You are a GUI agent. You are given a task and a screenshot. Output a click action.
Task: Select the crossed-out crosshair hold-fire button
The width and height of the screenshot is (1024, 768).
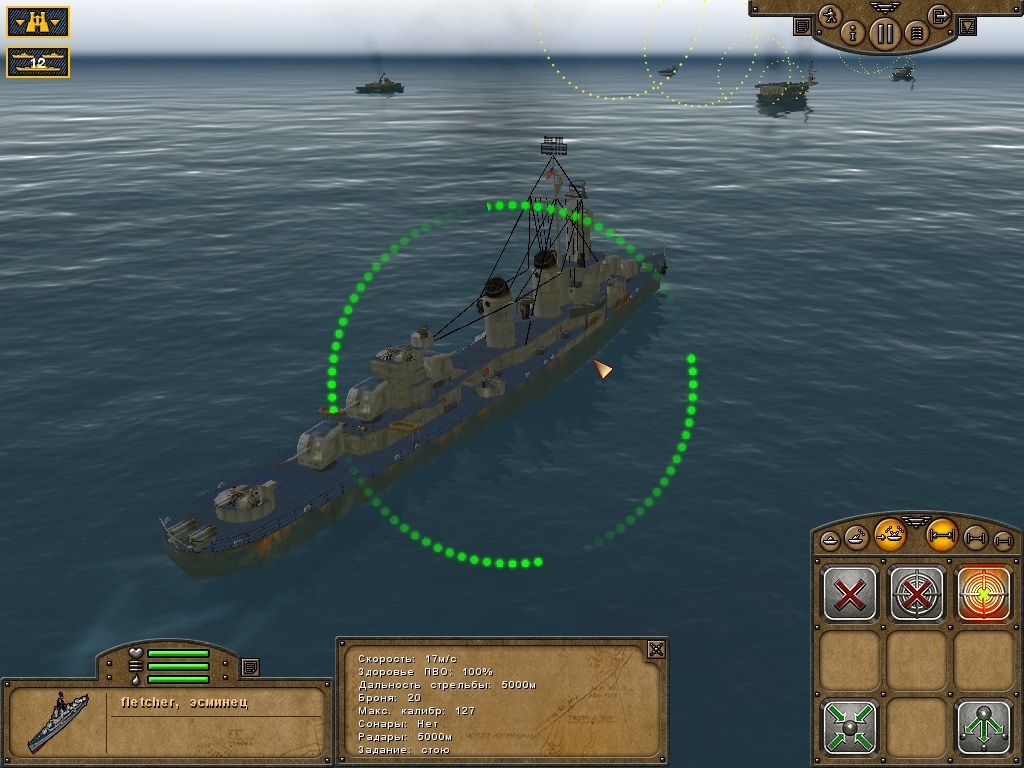pos(917,593)
